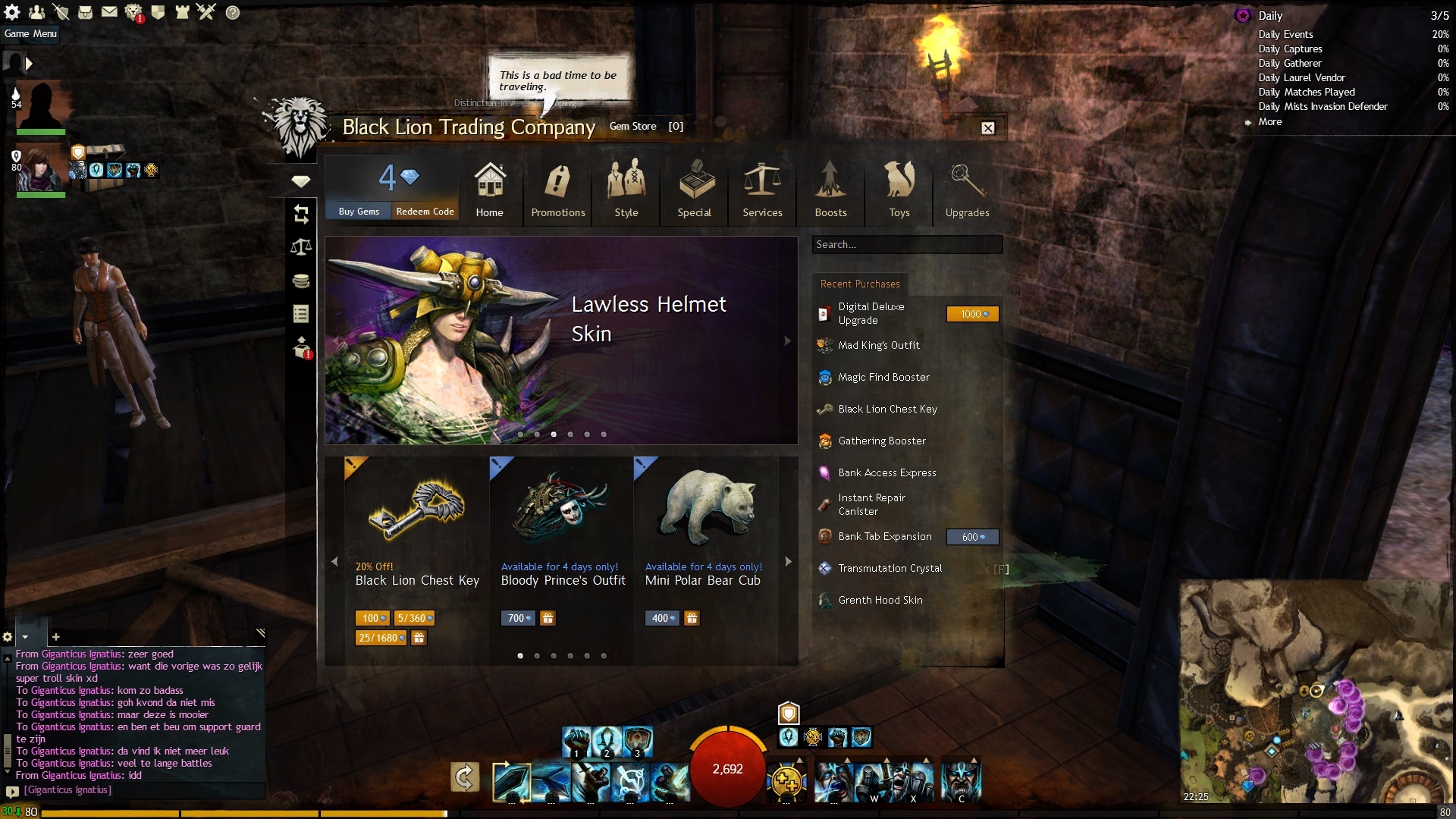The image size is (1456, 819).
Task: Open the Game Menu gear icon
Action: click(13, 12)
